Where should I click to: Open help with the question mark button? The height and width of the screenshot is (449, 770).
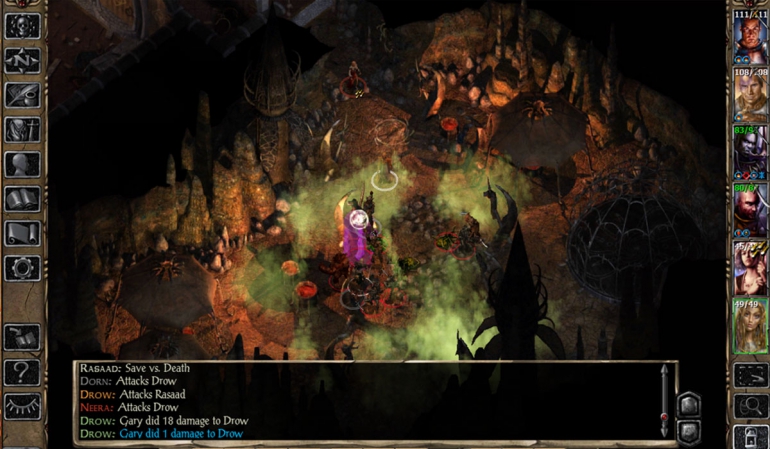[x=22, y=372]
